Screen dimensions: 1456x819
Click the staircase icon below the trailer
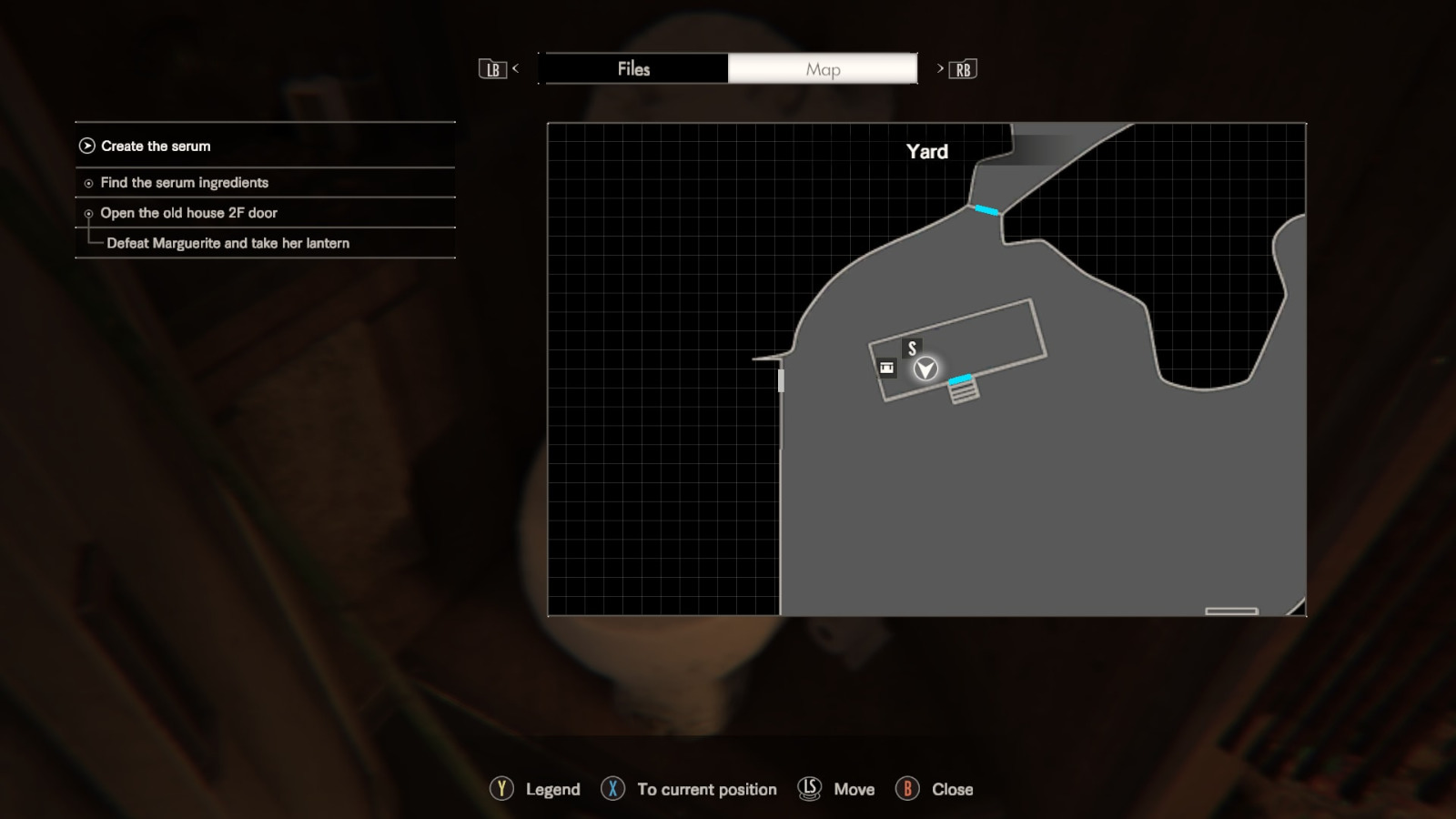tap(964, 391)
